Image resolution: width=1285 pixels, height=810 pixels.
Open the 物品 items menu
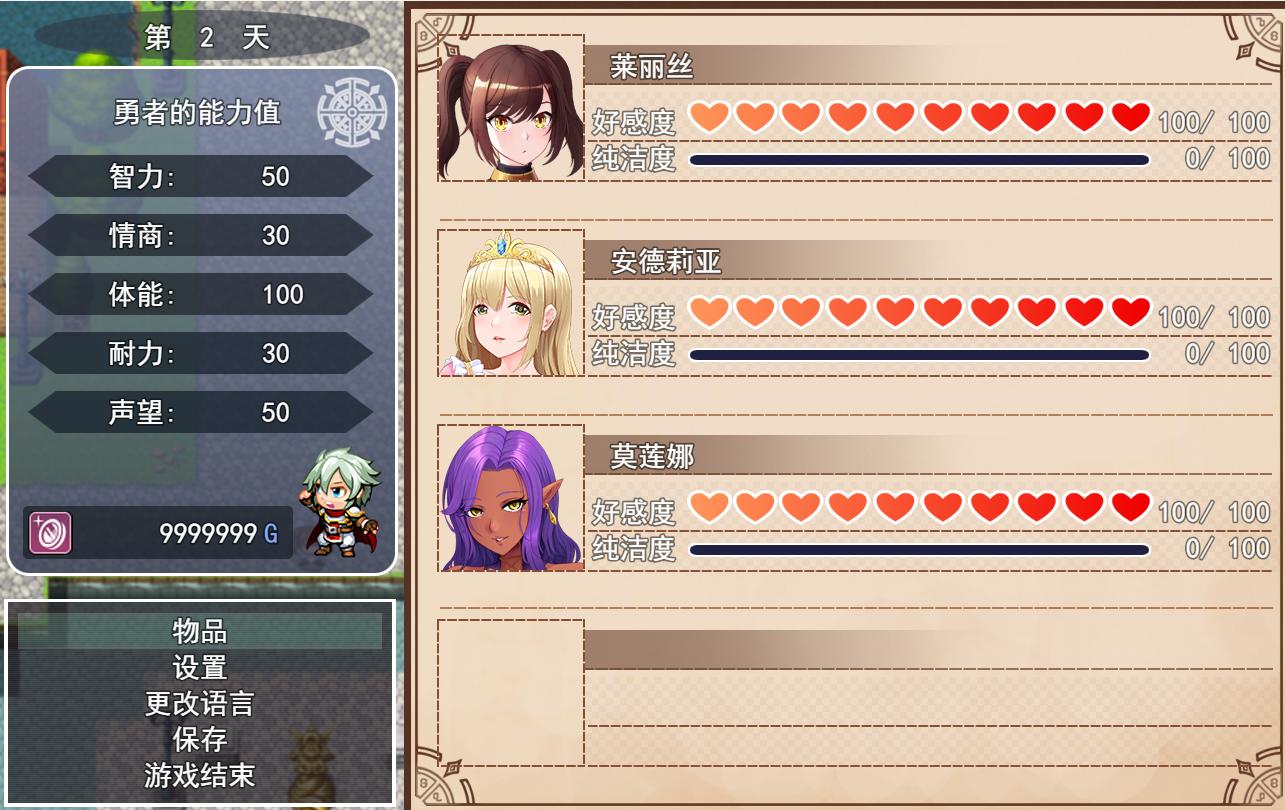pyautogui.click(x=200, y=631)
